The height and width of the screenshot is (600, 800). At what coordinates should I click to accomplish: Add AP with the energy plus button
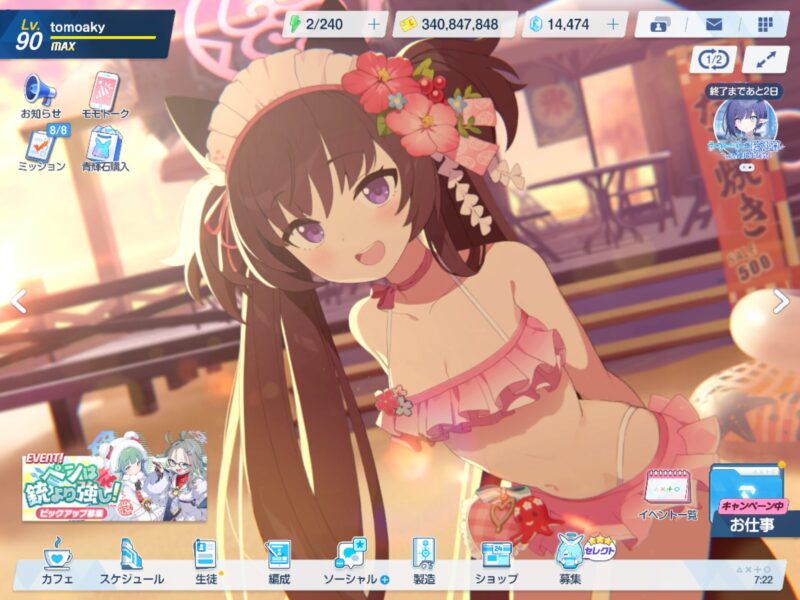374,24
